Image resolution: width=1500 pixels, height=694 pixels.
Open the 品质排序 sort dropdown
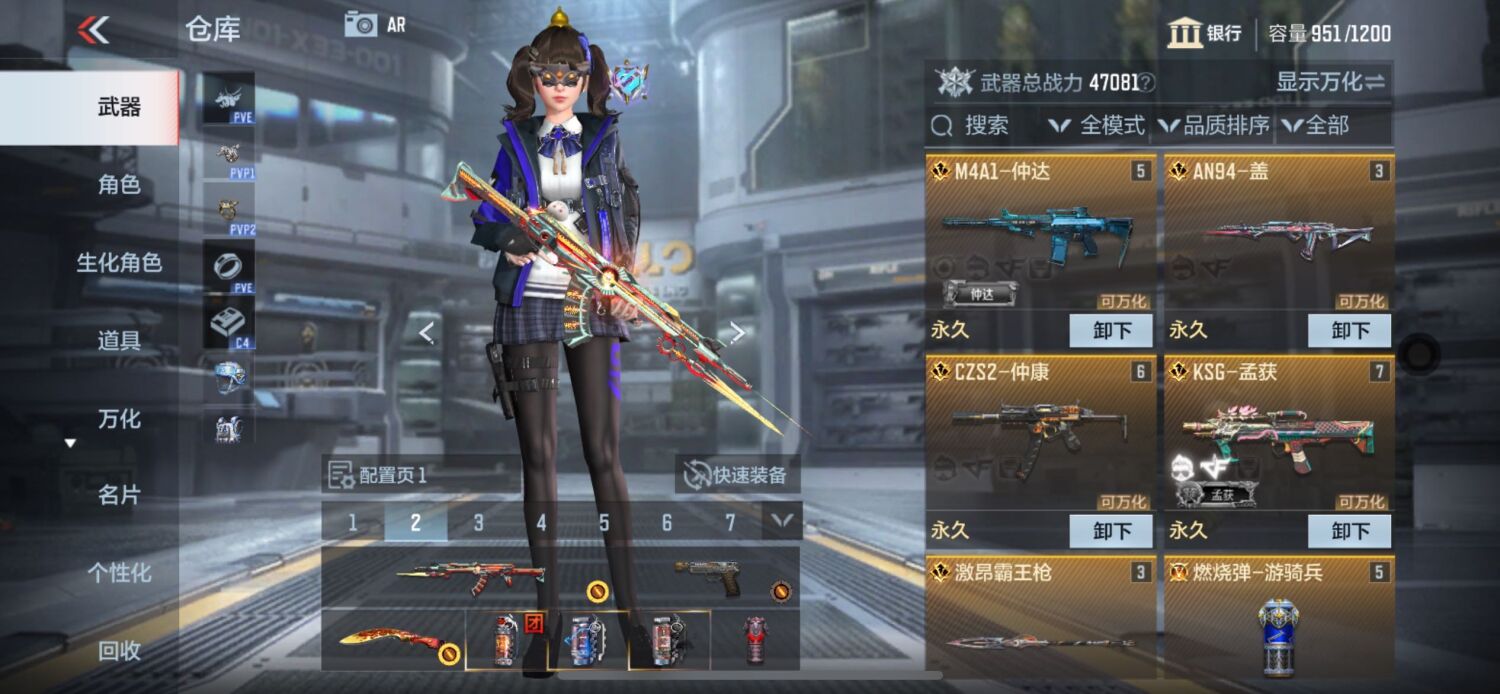point(1214,126)
